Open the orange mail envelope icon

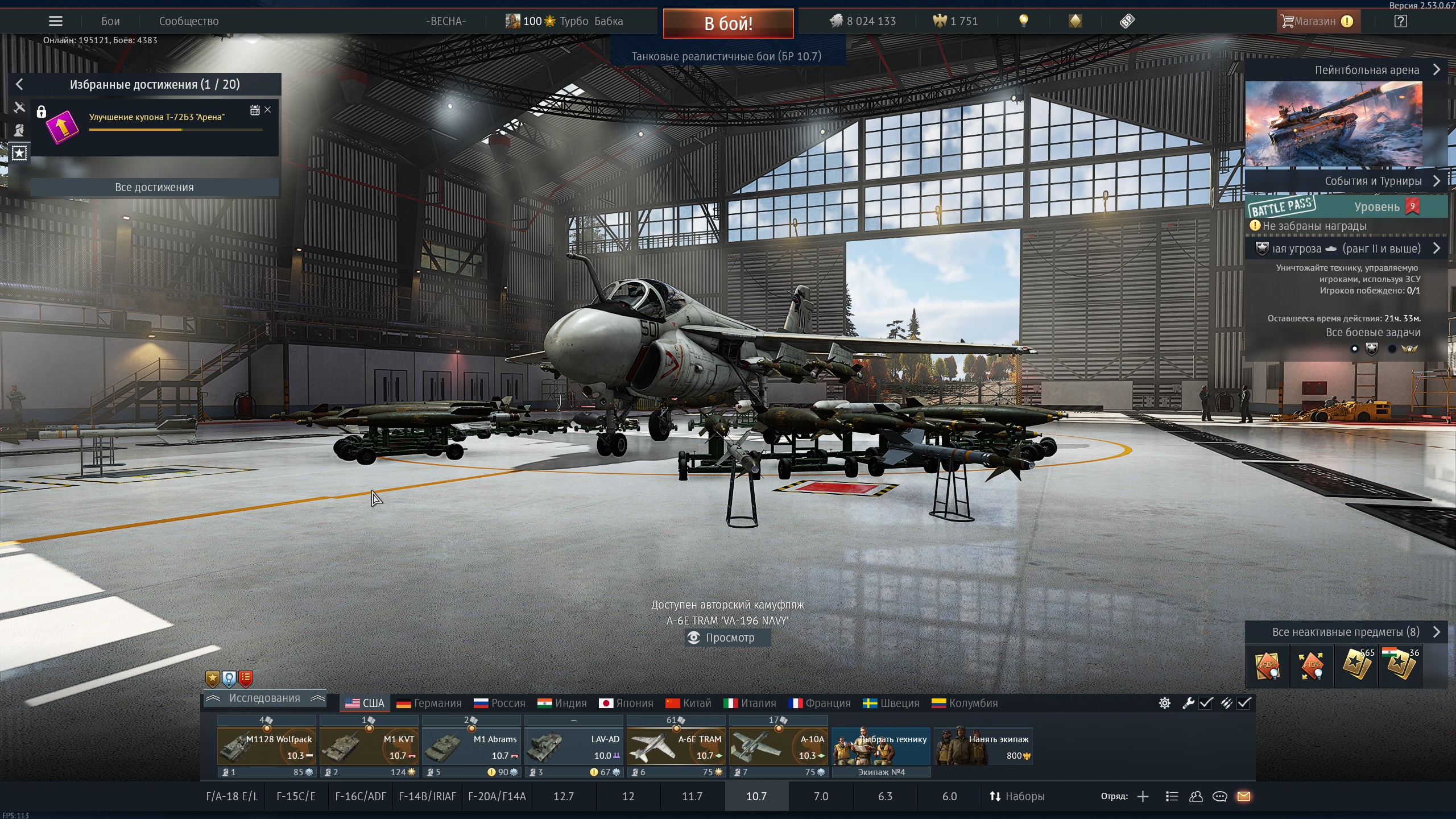pos(1244,796)
